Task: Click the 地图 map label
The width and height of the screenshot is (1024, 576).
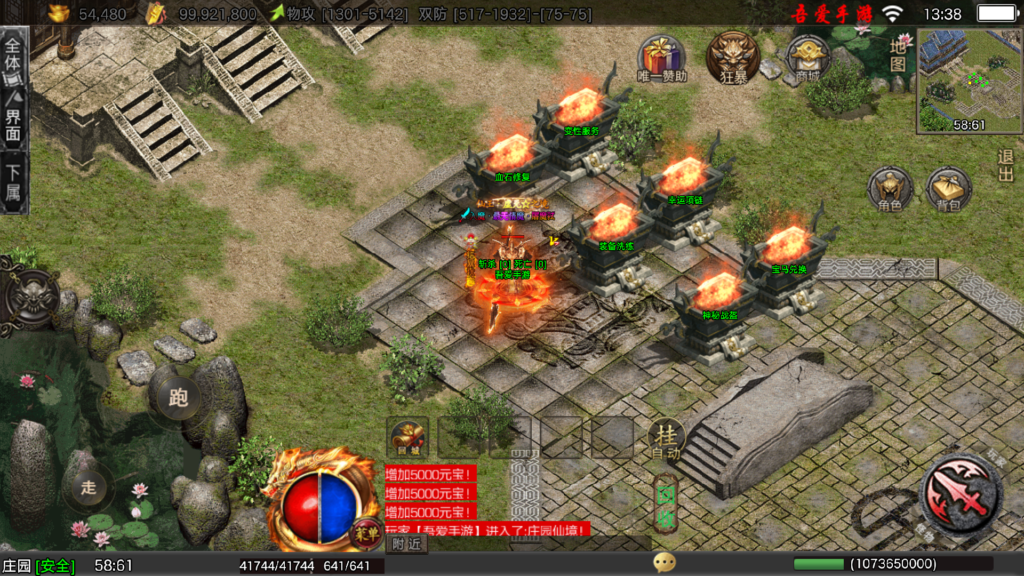Action: coord(898,54)
